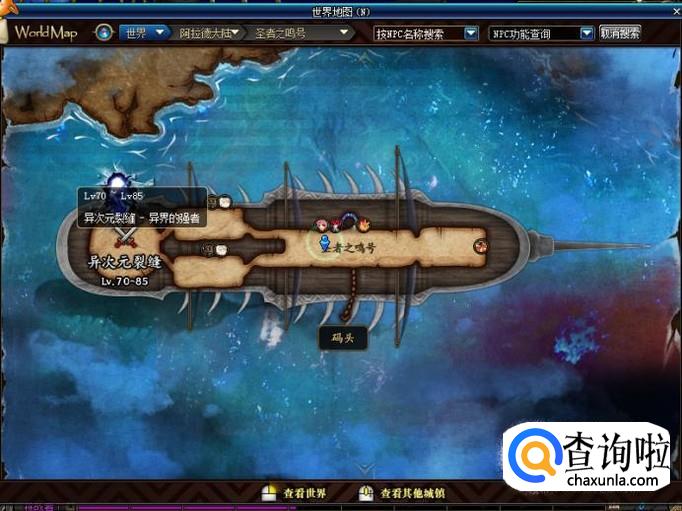The height and width of the screenshot is (511, 682).
Task: Open the 按NPC名称搜索 search dropdown
Action: [x=426, y=33]
